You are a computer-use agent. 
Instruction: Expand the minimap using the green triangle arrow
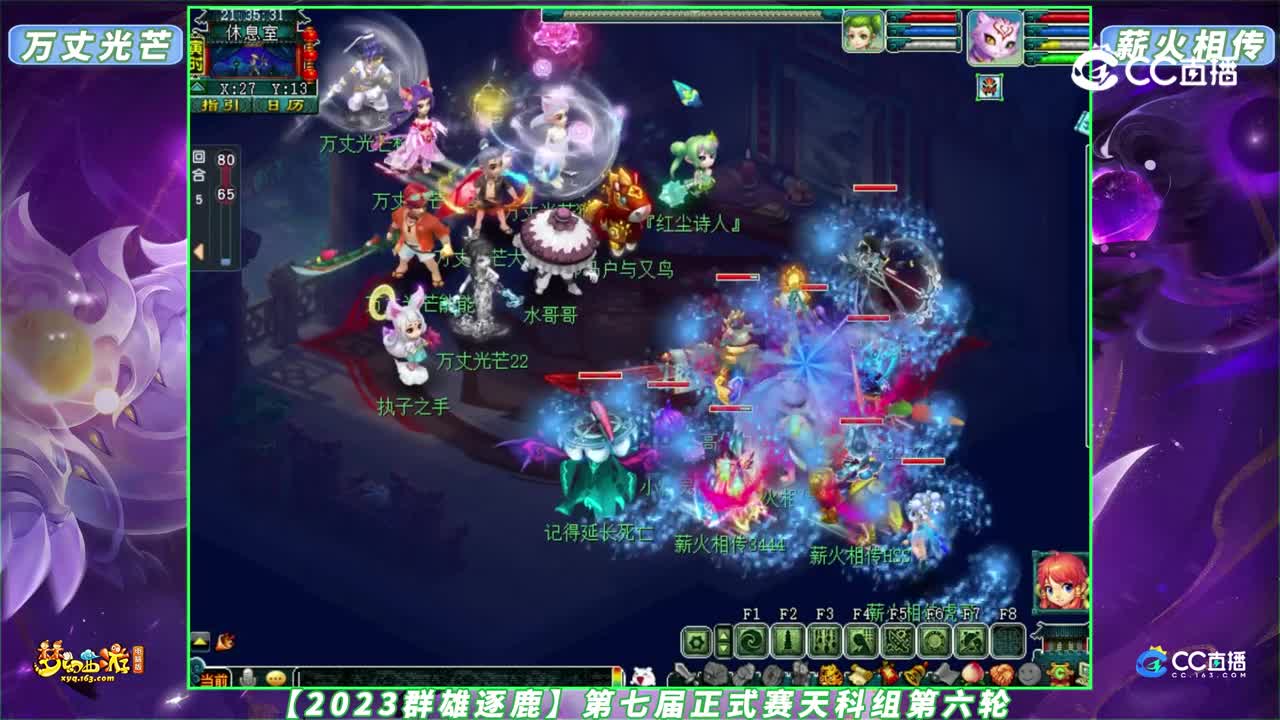click(197, 85)
